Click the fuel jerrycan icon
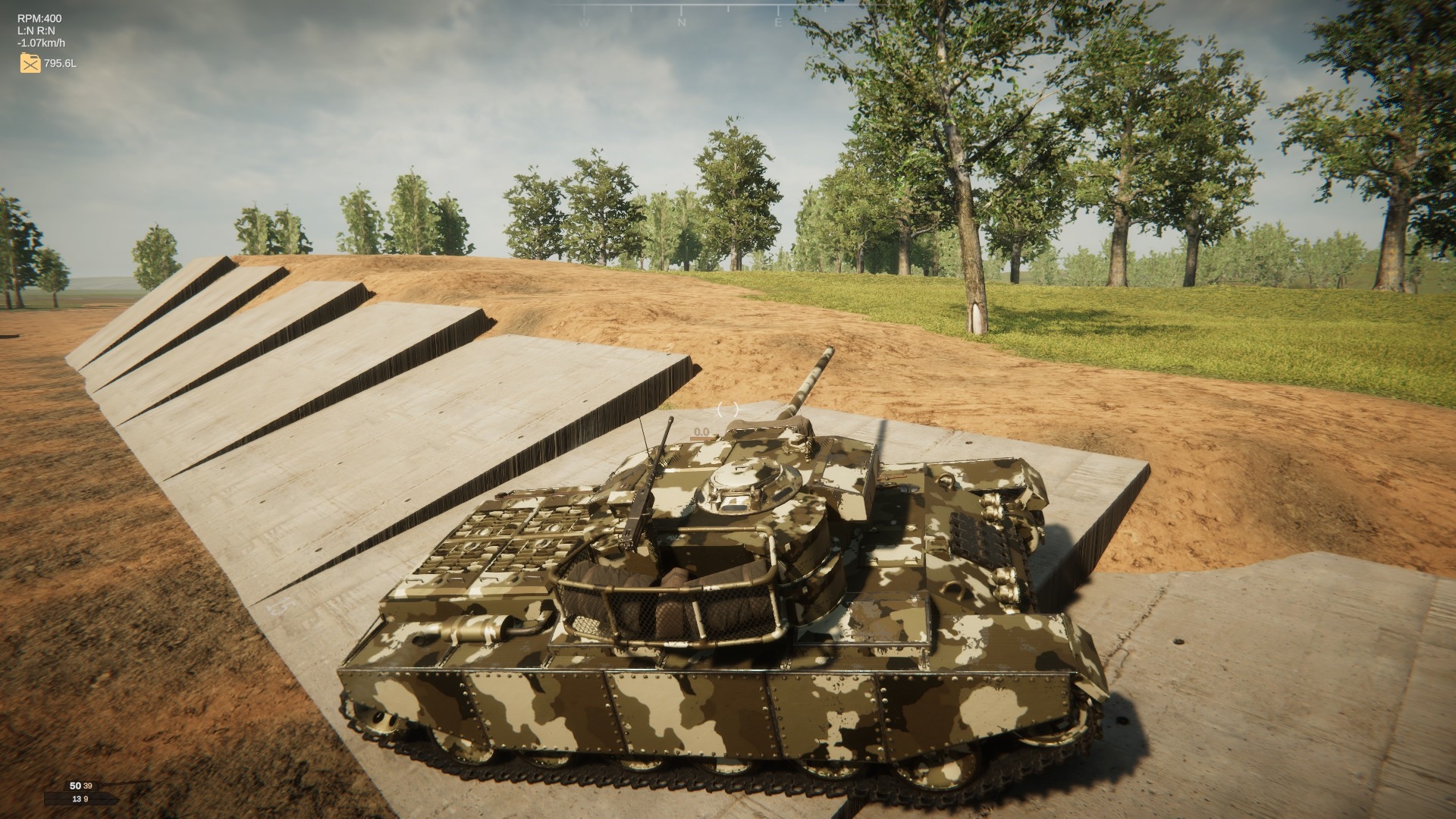The height and width of the screenshot is (819, 1456). 30,63
